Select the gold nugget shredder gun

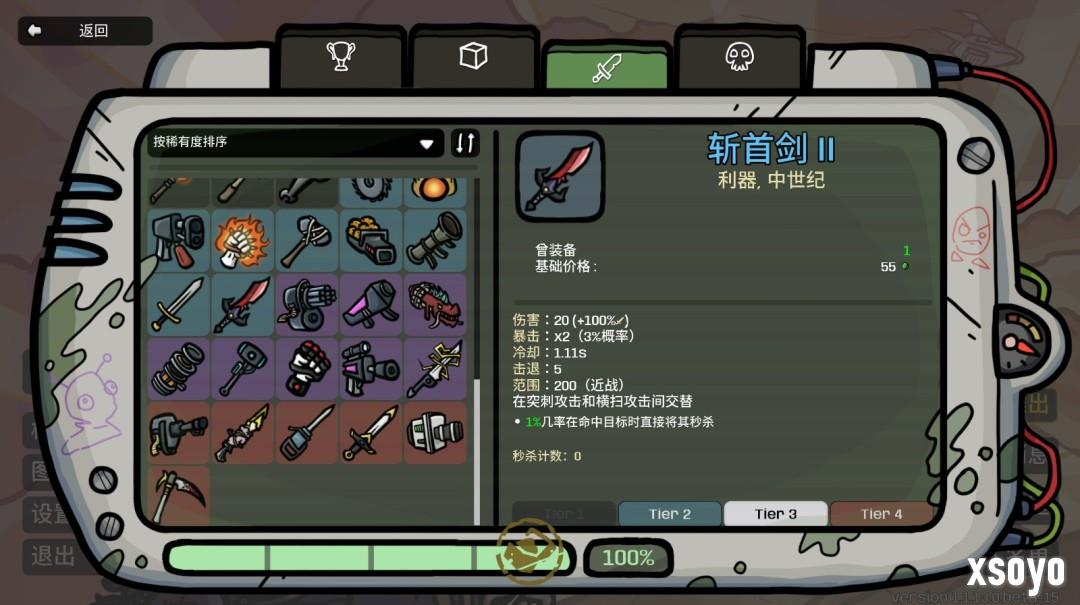coord(371,240)
